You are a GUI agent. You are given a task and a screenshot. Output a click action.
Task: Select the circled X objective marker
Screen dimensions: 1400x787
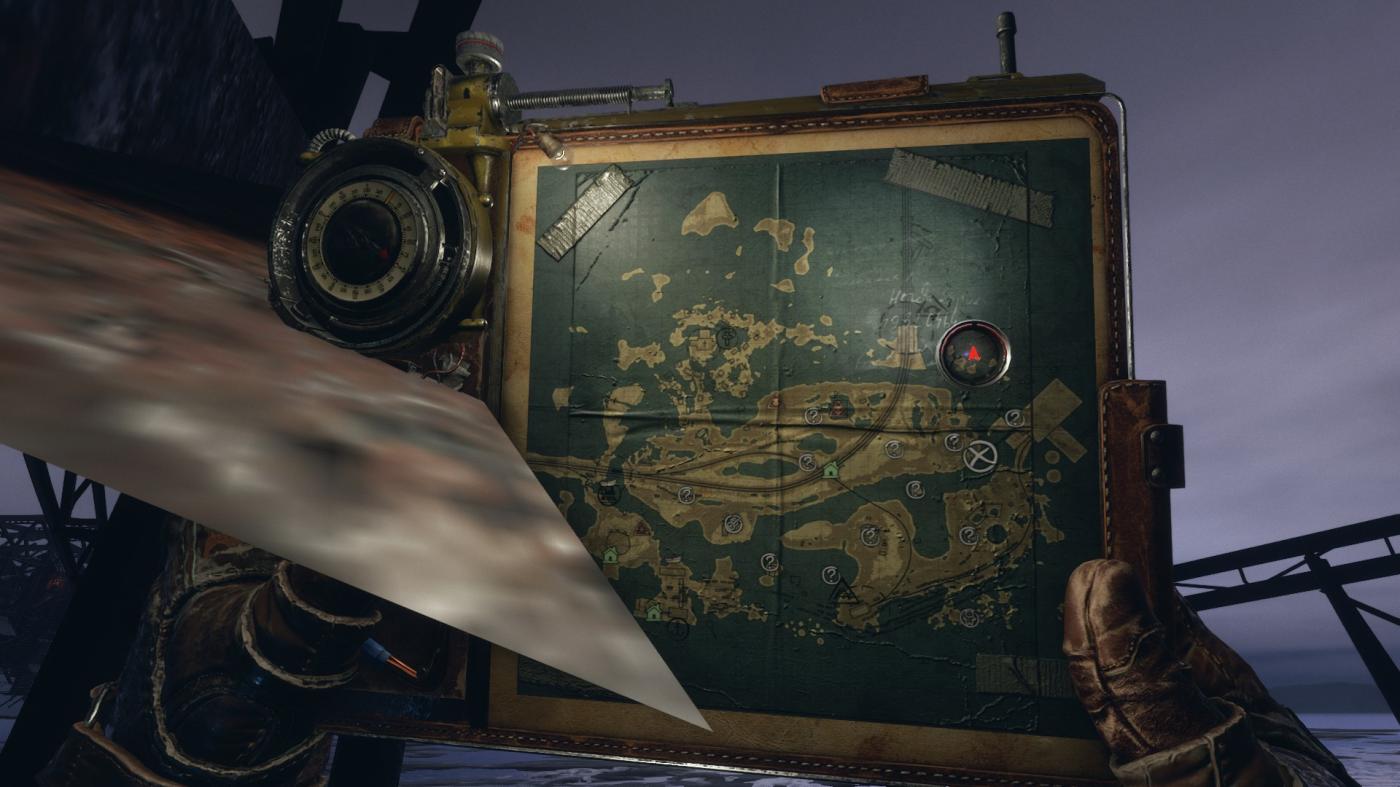980,457
